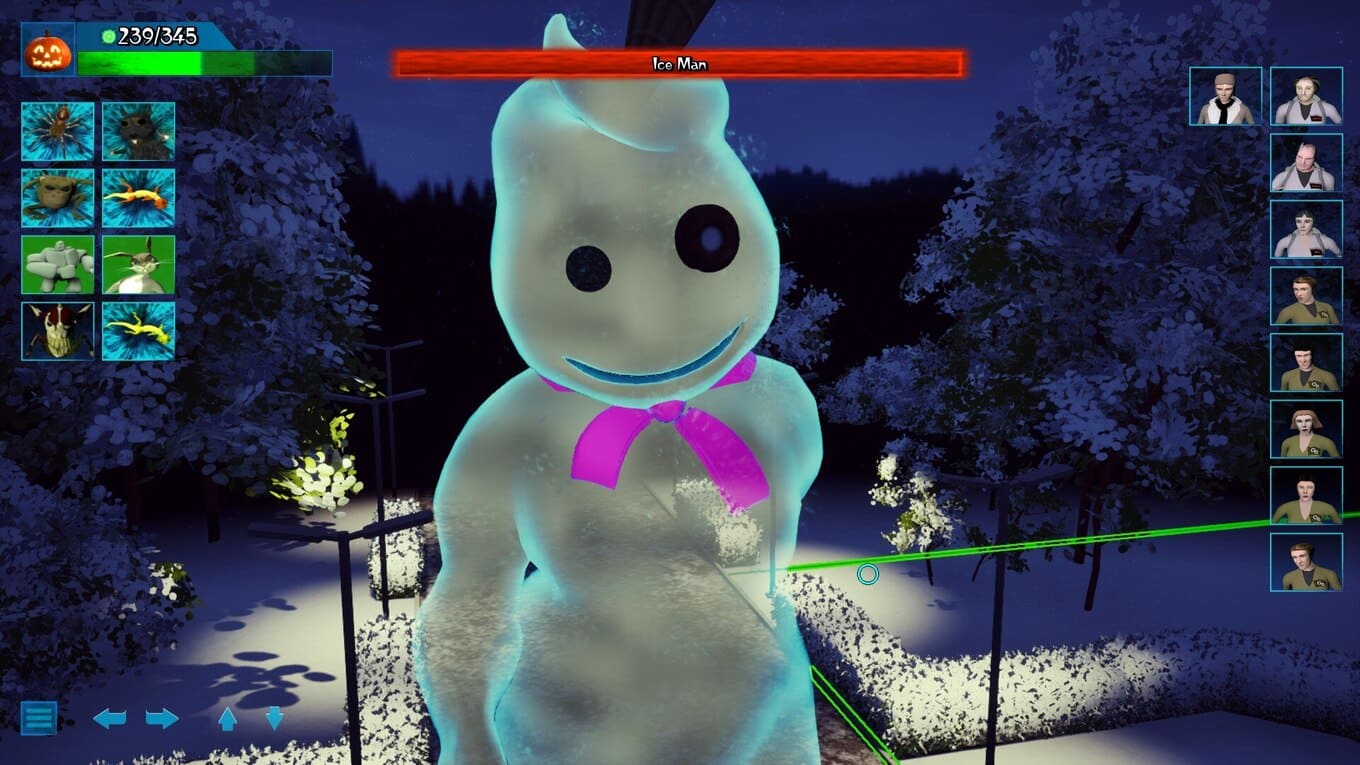Image resolution: width=1360 pixels, height=765 pixels.
Task: Click the left arrow camera button
Action: pyautogui.click(x=110, y=718)
